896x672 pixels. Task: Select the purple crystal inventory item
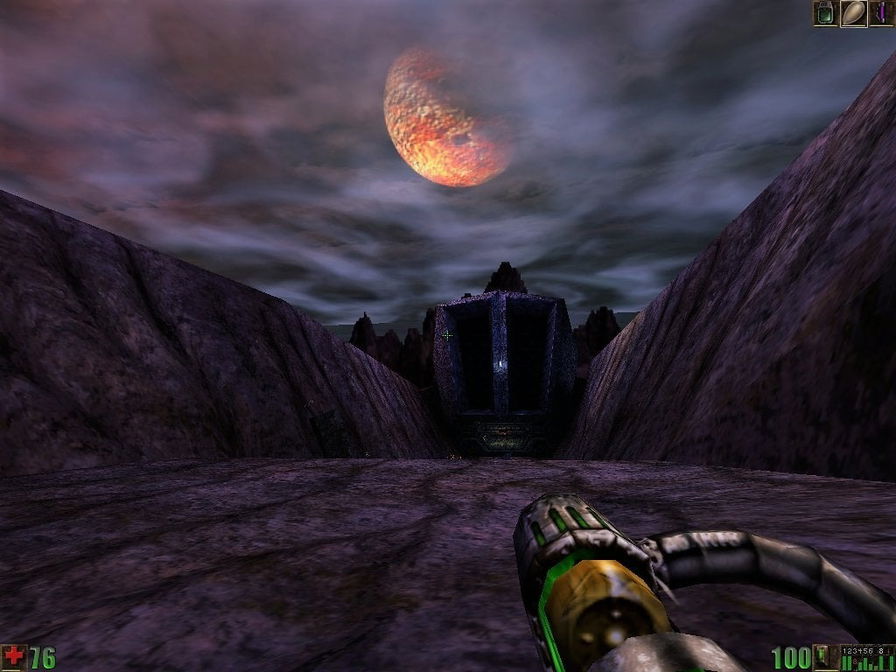tap(882, 14)
